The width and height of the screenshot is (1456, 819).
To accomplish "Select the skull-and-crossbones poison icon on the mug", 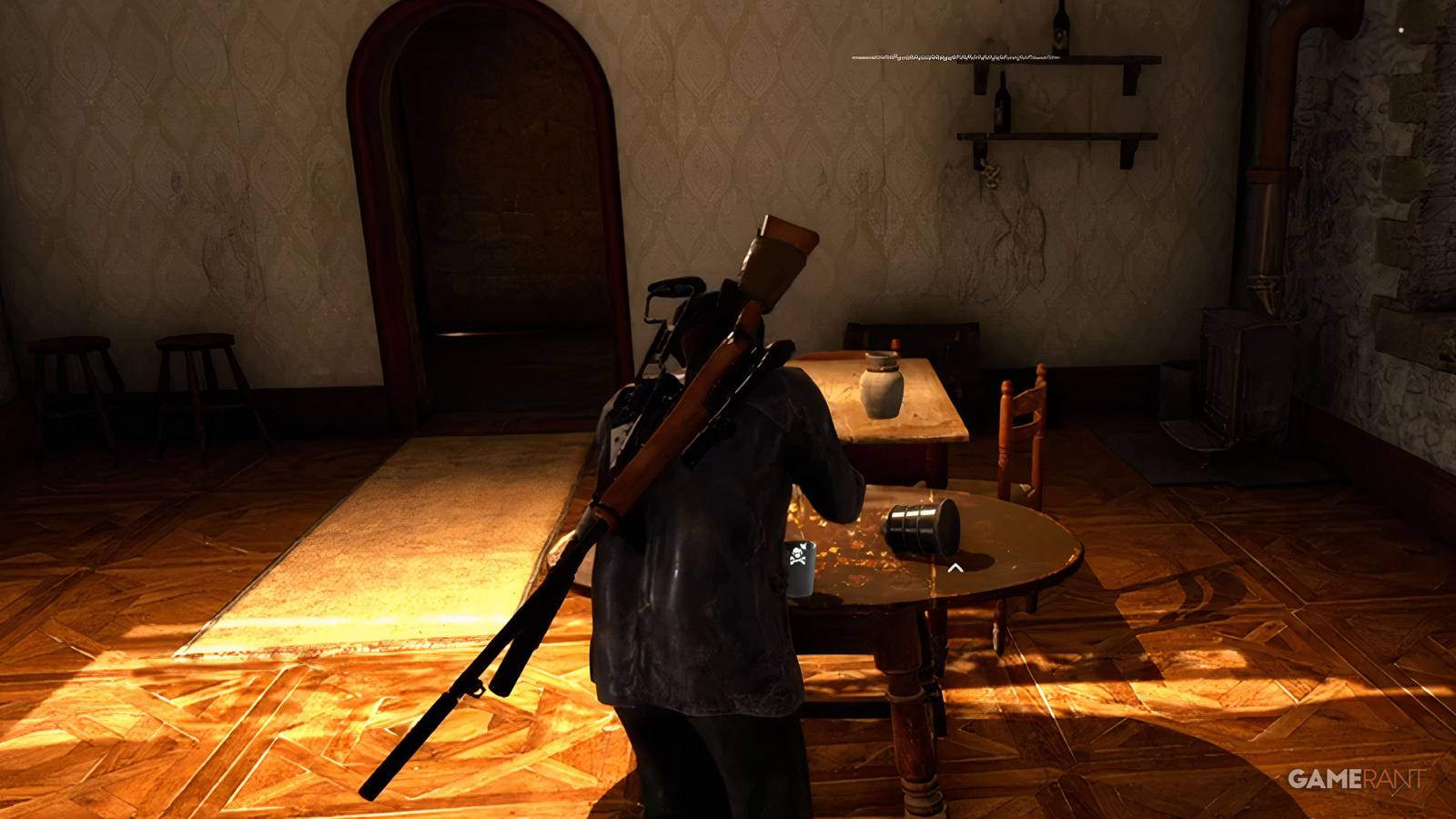I will click(x=797, y=554).
